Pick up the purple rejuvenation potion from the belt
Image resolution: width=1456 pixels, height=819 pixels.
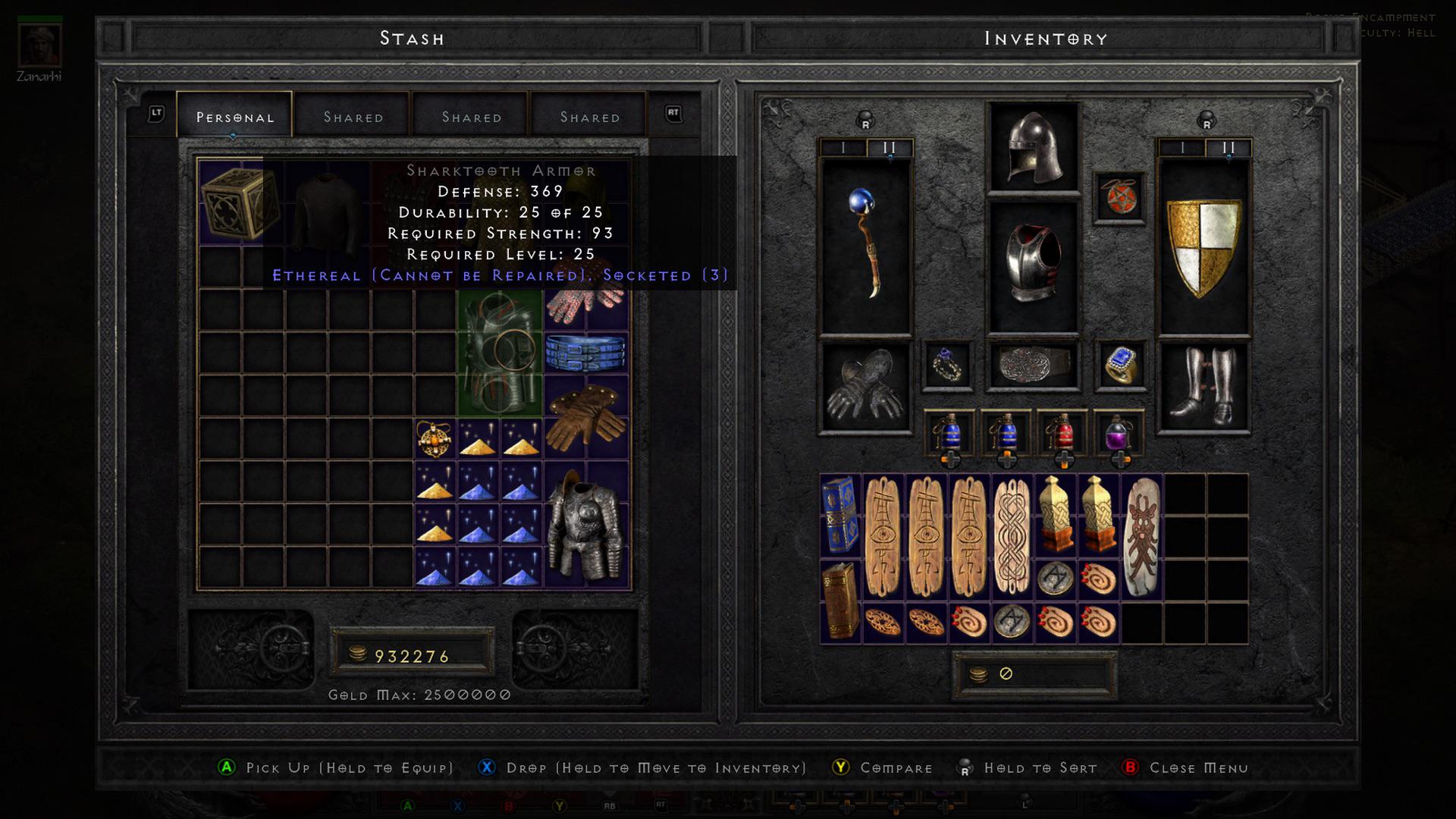[x=1121, y=432]
